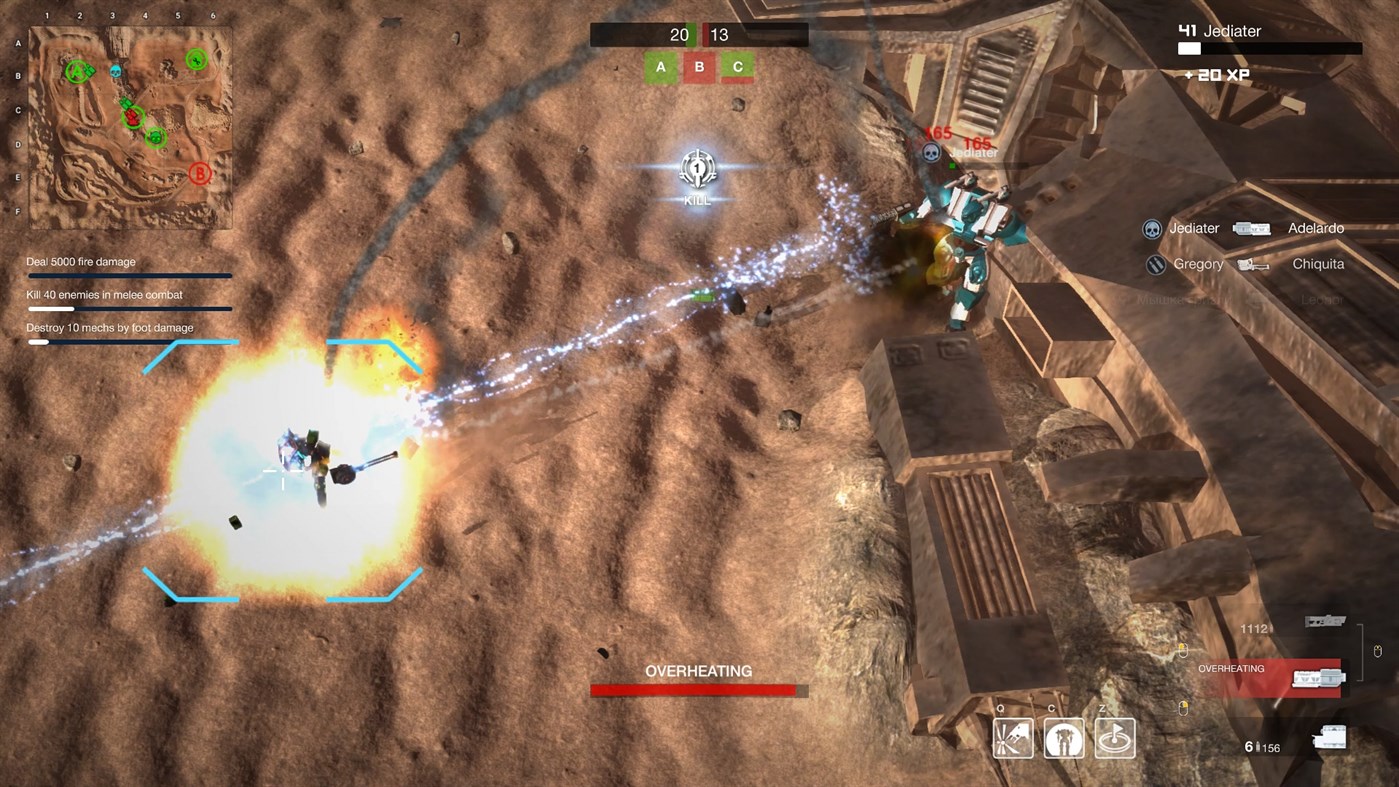Select capture point A on the scoreboard
Screen dimensions: 1399x787
[660, 67]
